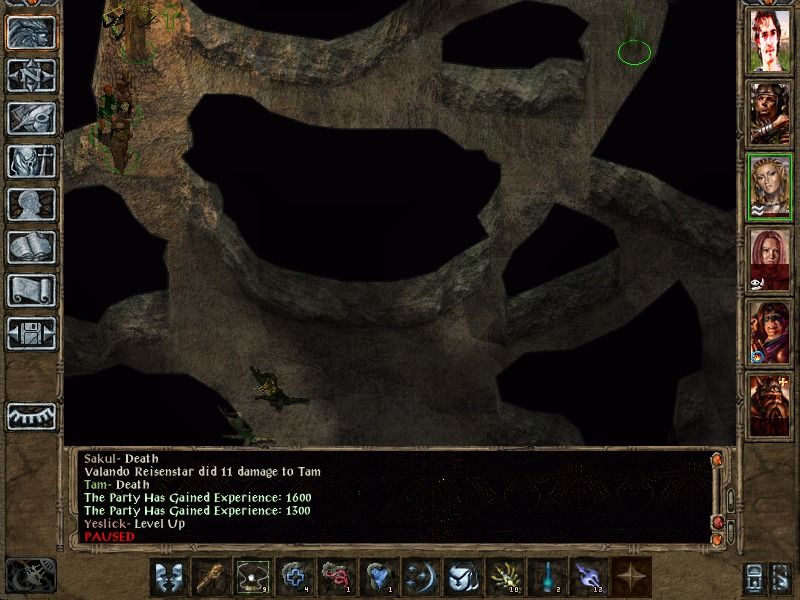Click the red gem beside the message log
800x600 pixels.
(717, 523)
